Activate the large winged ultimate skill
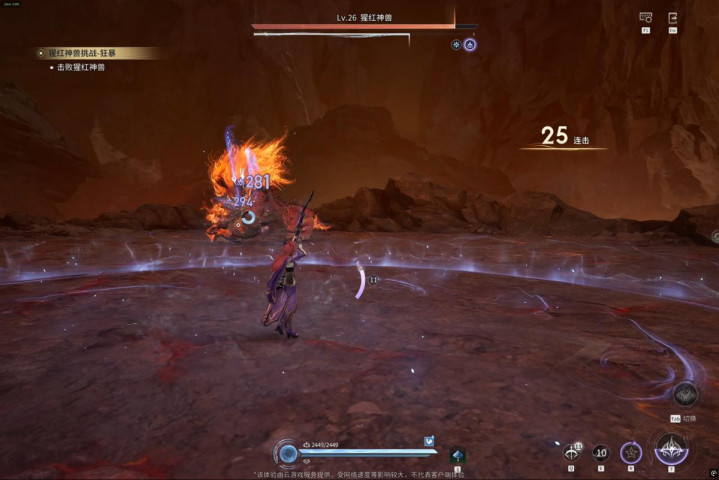 coord(671,449)
